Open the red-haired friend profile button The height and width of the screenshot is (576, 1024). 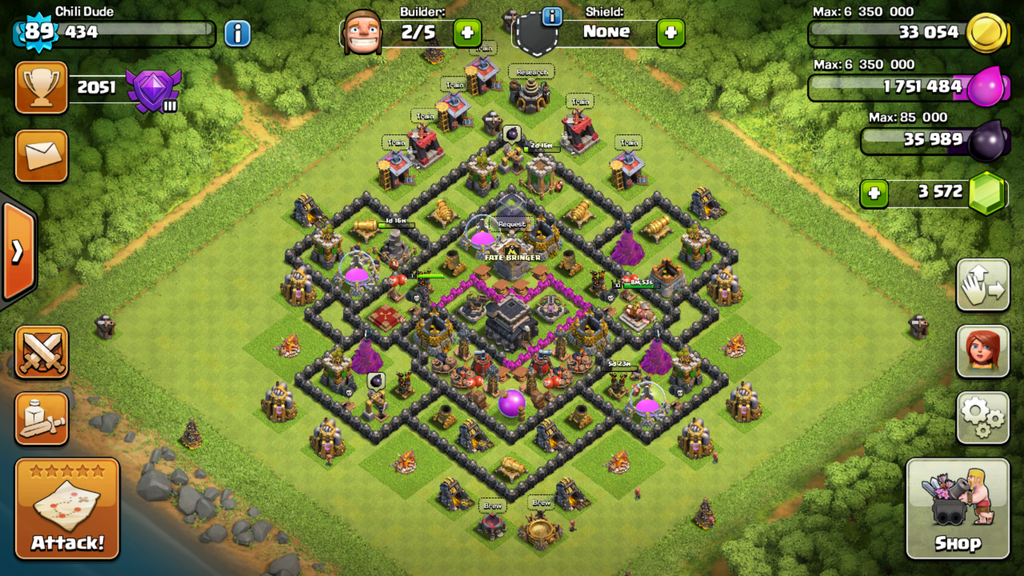[982, 351]
